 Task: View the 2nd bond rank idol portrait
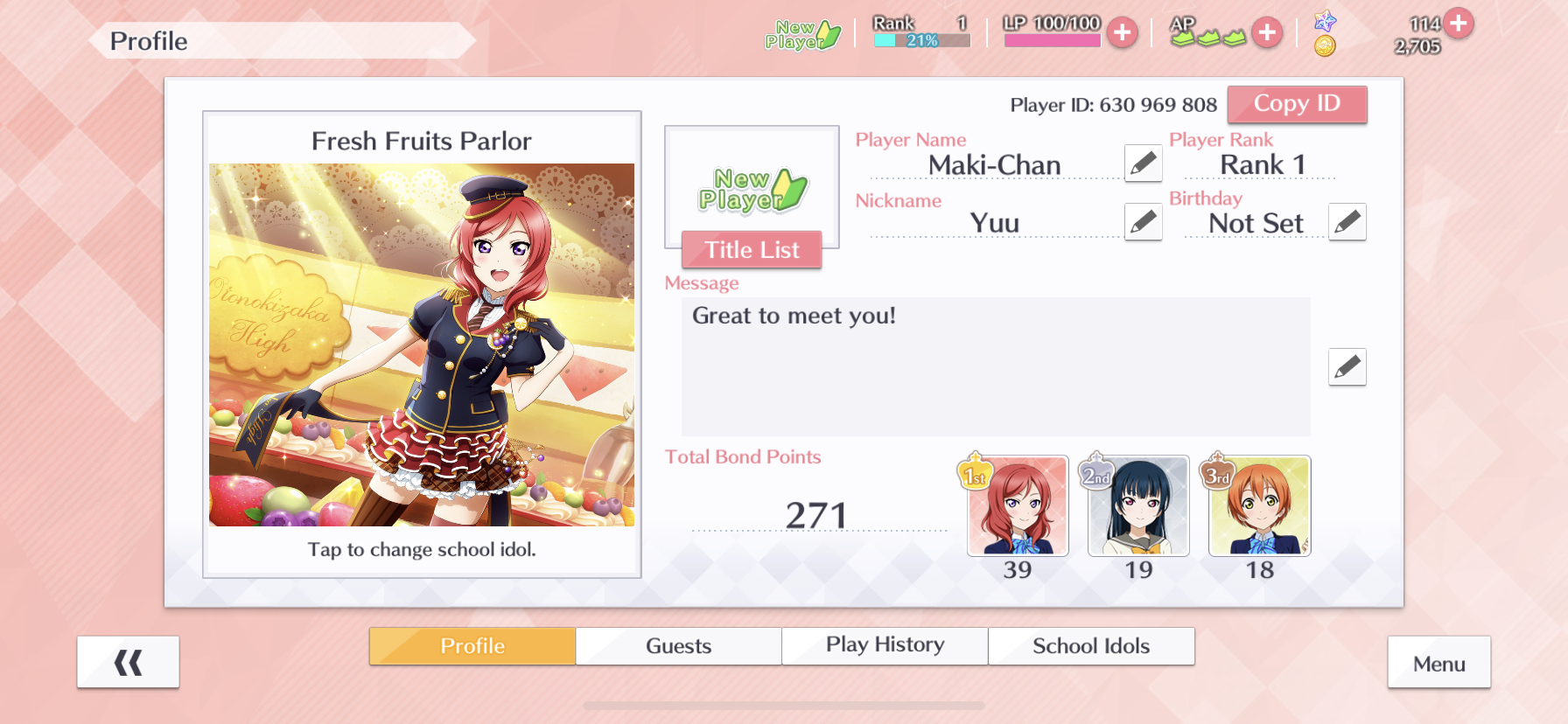coord(1138,506)
